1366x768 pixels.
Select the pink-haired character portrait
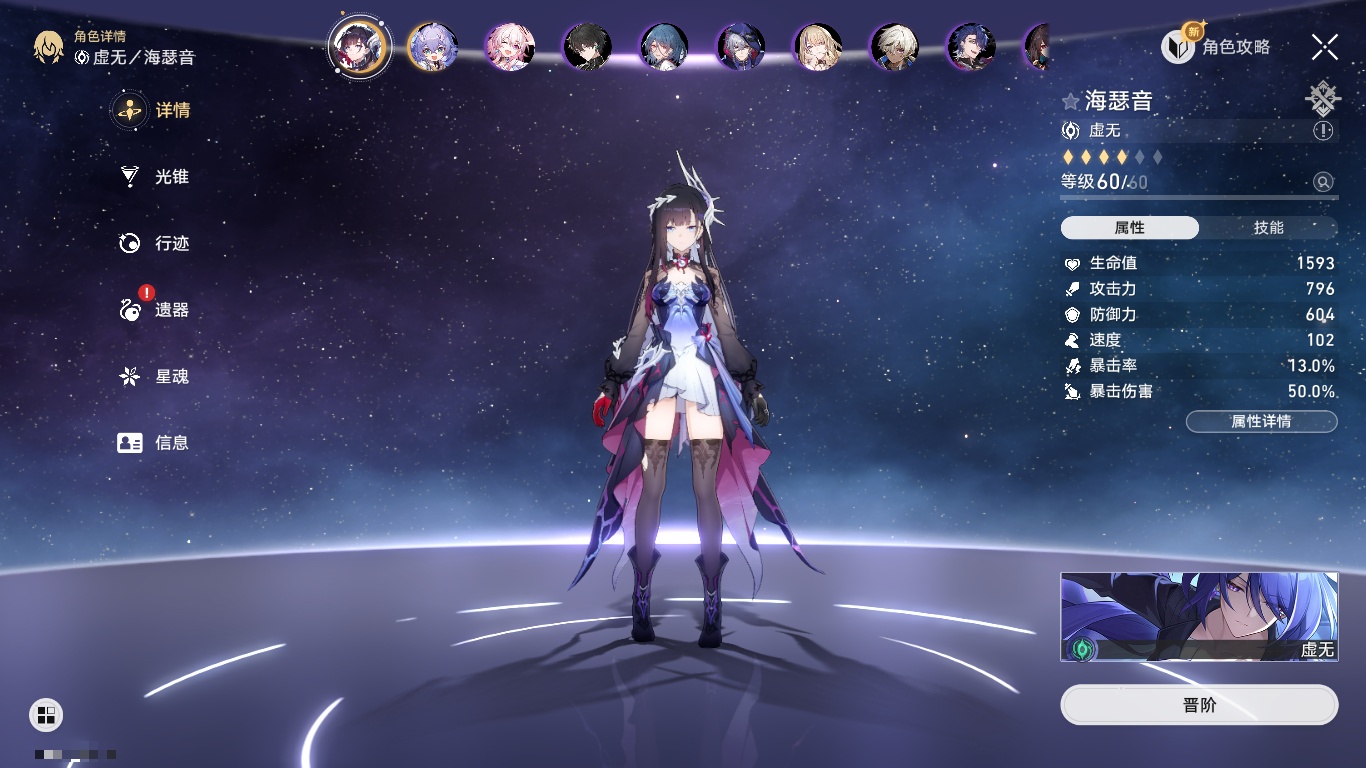[x=510, y=47]
